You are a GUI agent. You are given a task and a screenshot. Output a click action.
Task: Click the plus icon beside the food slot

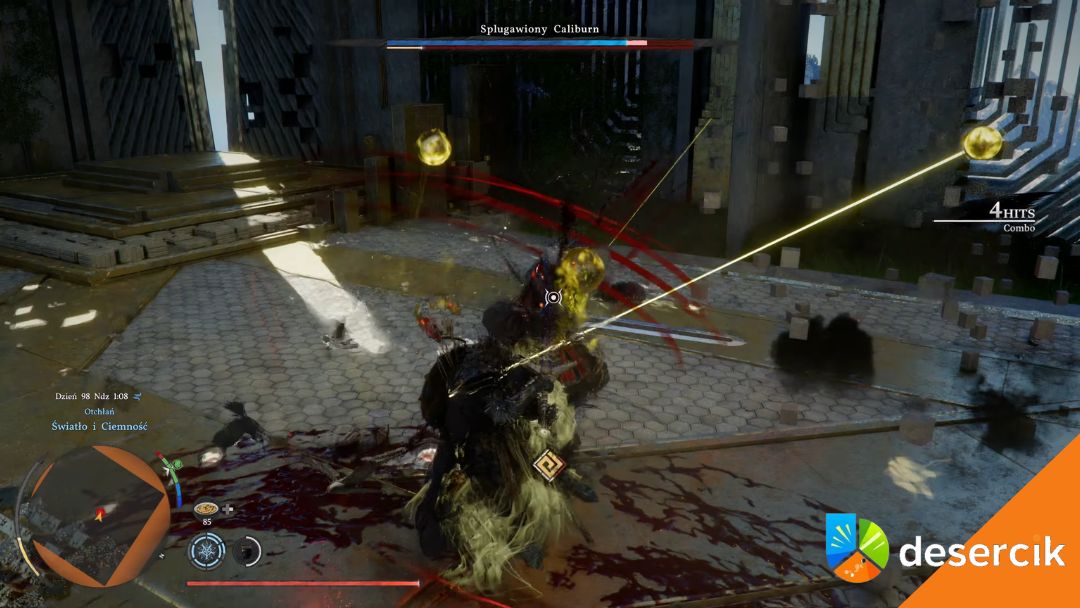tap(228, 508)
